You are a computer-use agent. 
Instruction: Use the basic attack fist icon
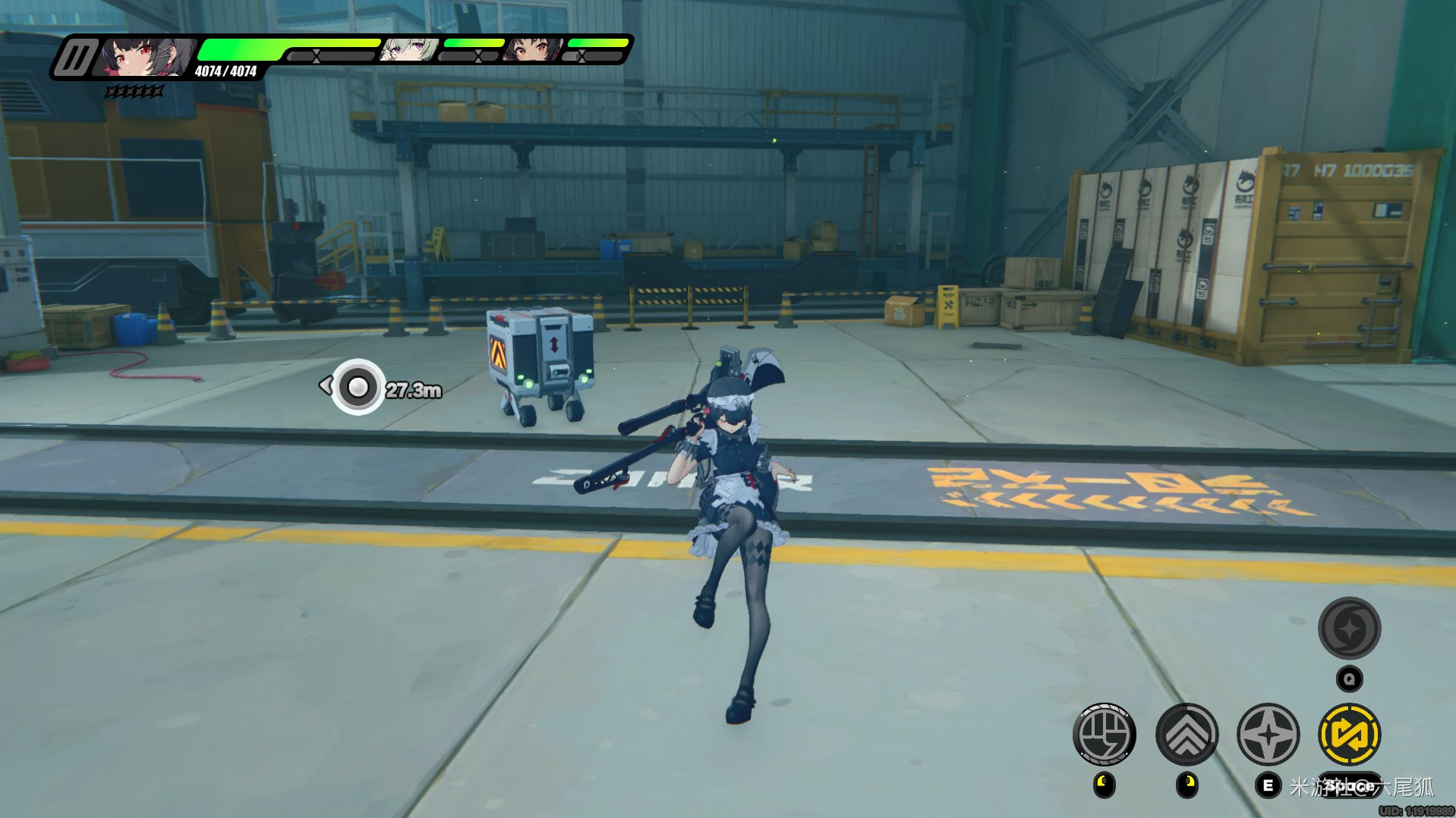coord(1104,735)
